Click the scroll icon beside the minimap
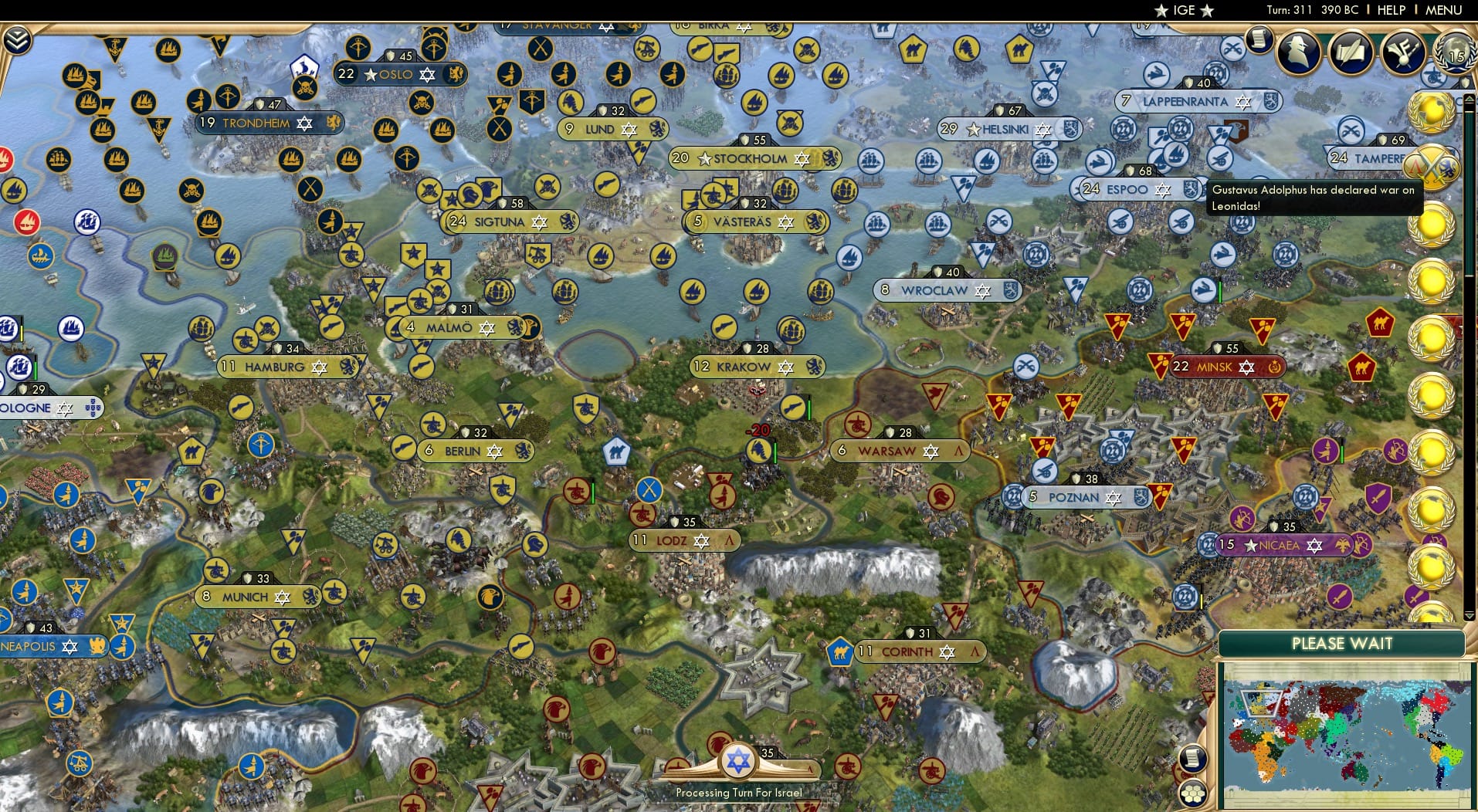The height and width of the screenshot is (812, 1478). click(x=1195, y=758)
